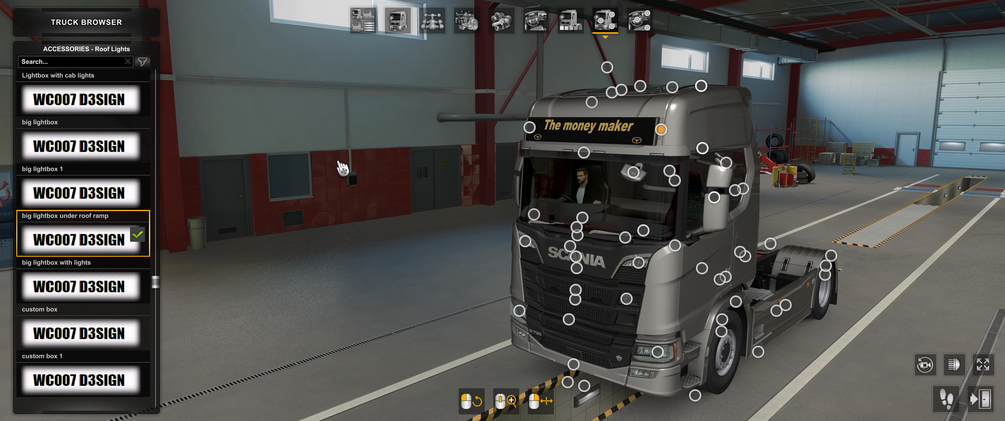Open the accessory filter funnel
This screenshot has width=1005, height=421.
click(143, 62)
